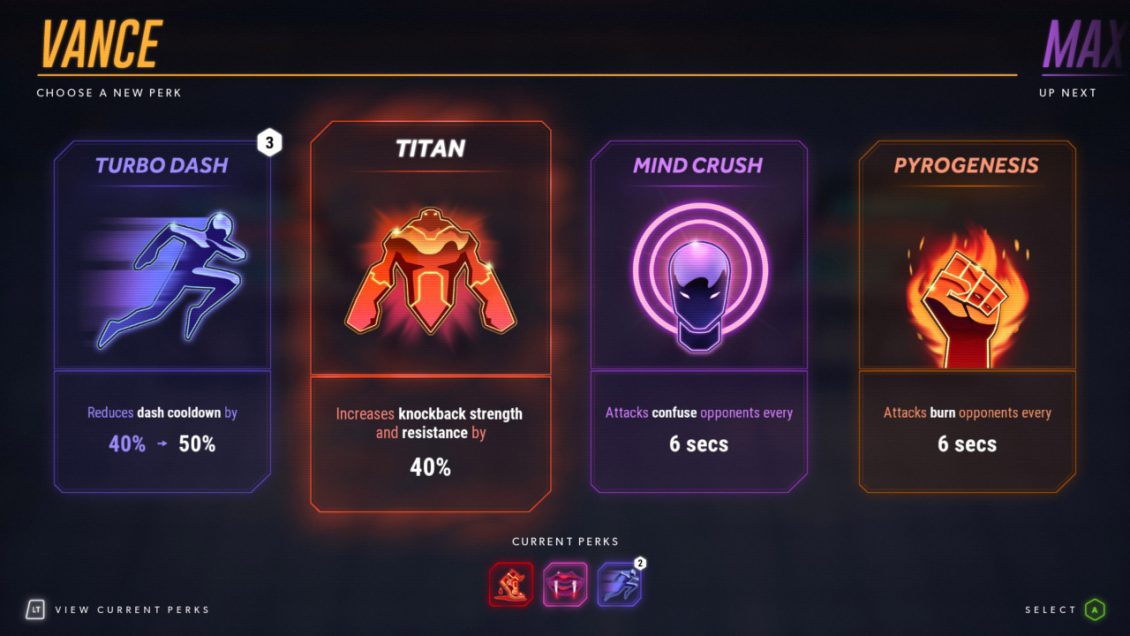Click the red foot-stomp current perk icon
The image size is (1130, 636).
click(511, 584)
